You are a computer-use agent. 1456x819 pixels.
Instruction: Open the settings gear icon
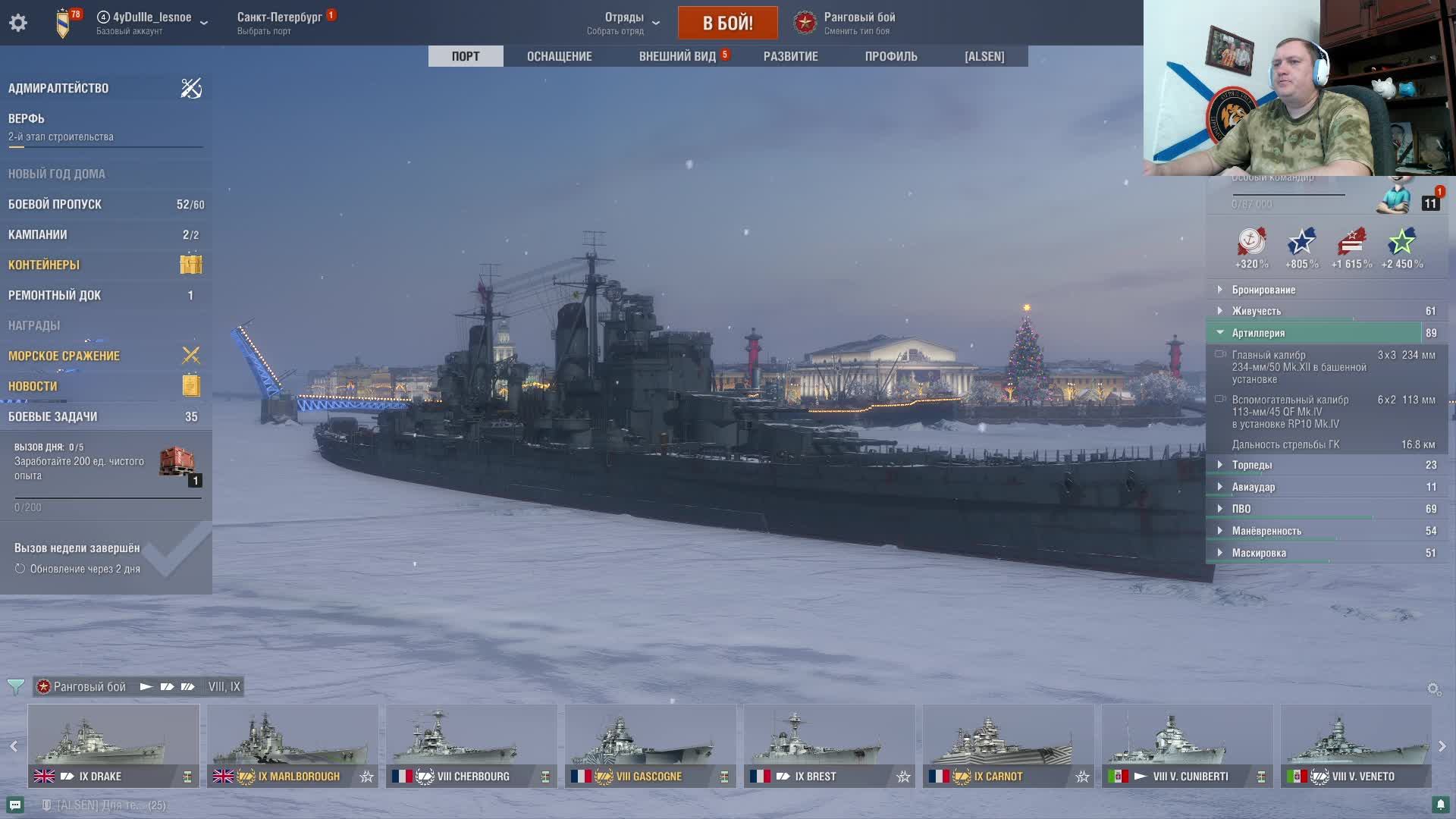tap(18, 23)
